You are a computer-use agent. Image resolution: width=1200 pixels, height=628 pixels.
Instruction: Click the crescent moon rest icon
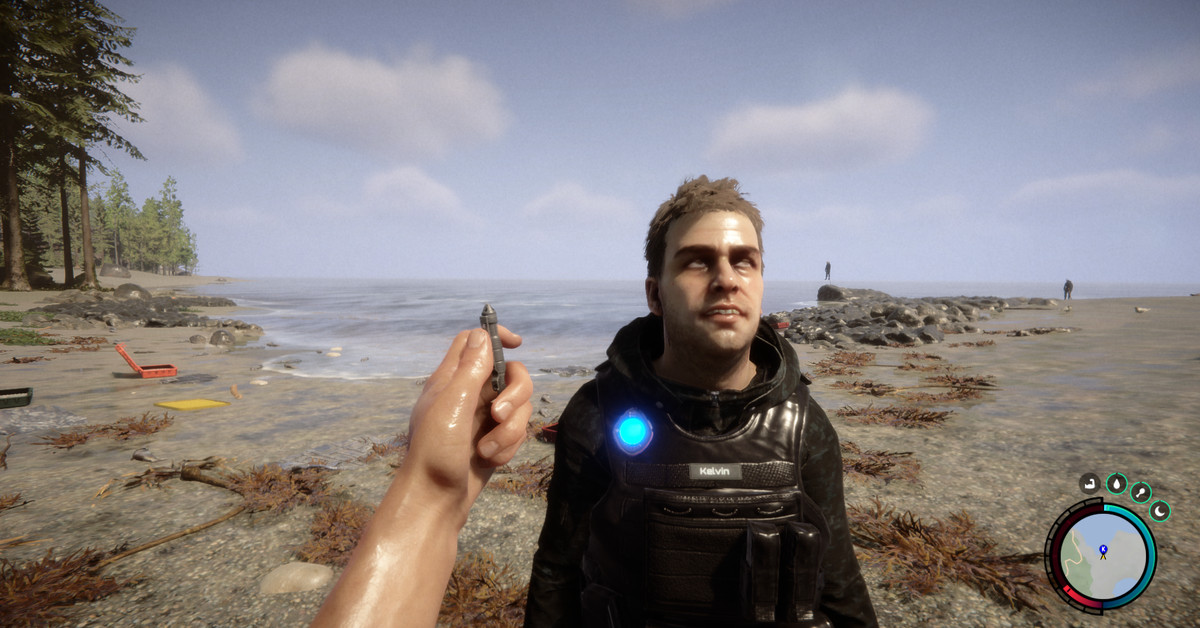pos(1160,511)
